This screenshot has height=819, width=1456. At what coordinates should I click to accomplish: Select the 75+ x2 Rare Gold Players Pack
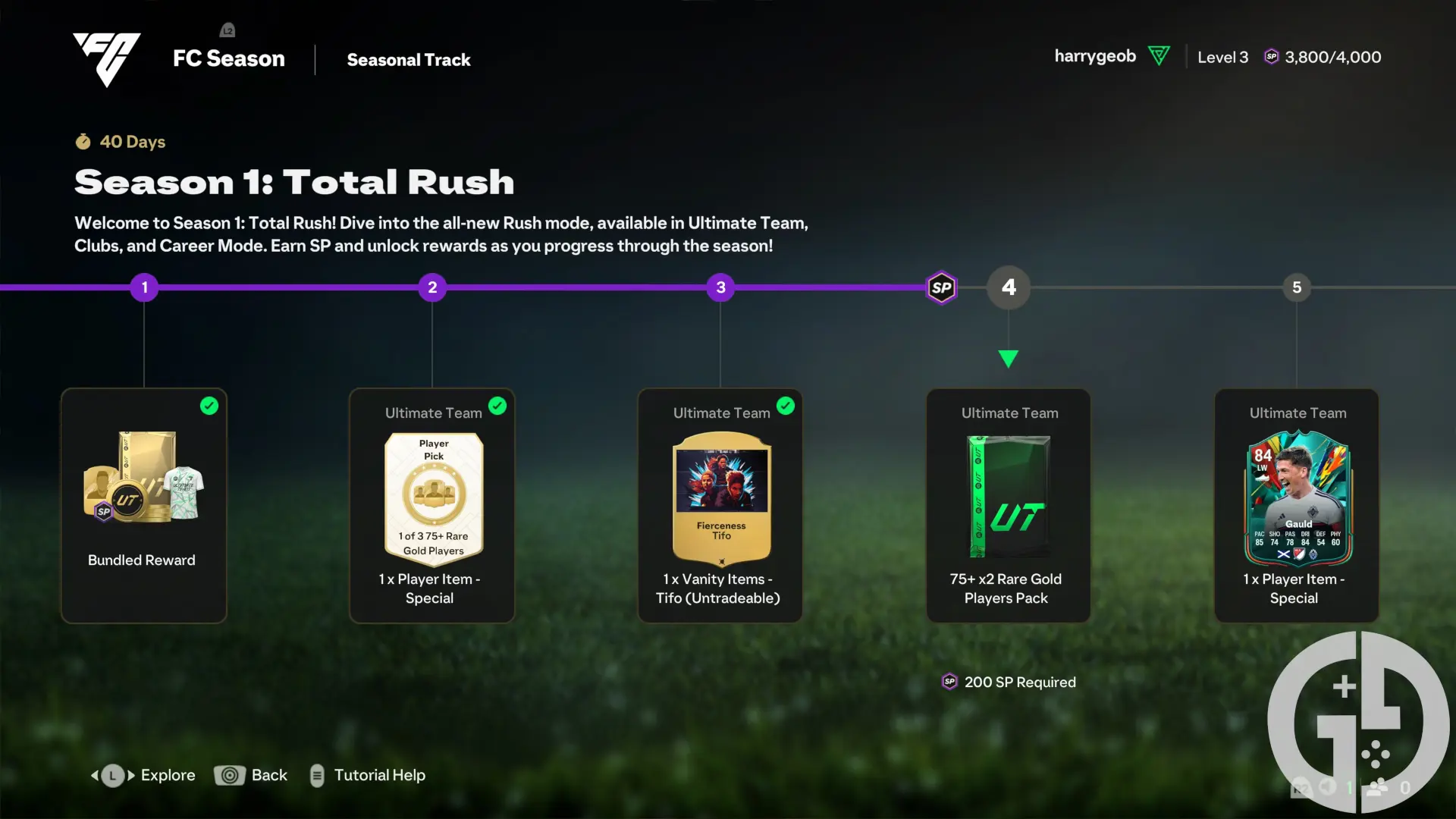pos(1009,505)
